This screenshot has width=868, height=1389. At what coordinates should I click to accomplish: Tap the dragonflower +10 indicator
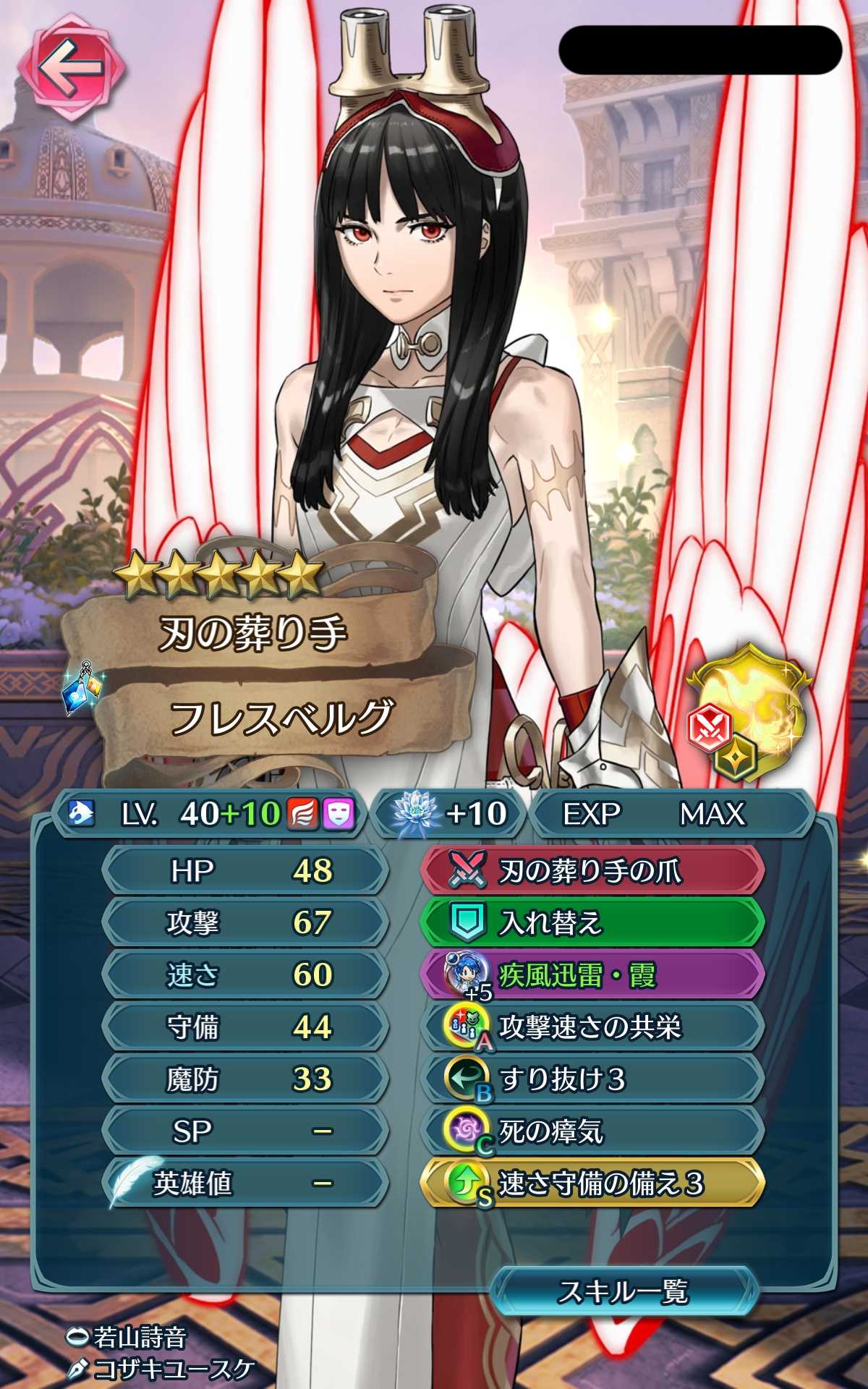[x=450, y=814]
